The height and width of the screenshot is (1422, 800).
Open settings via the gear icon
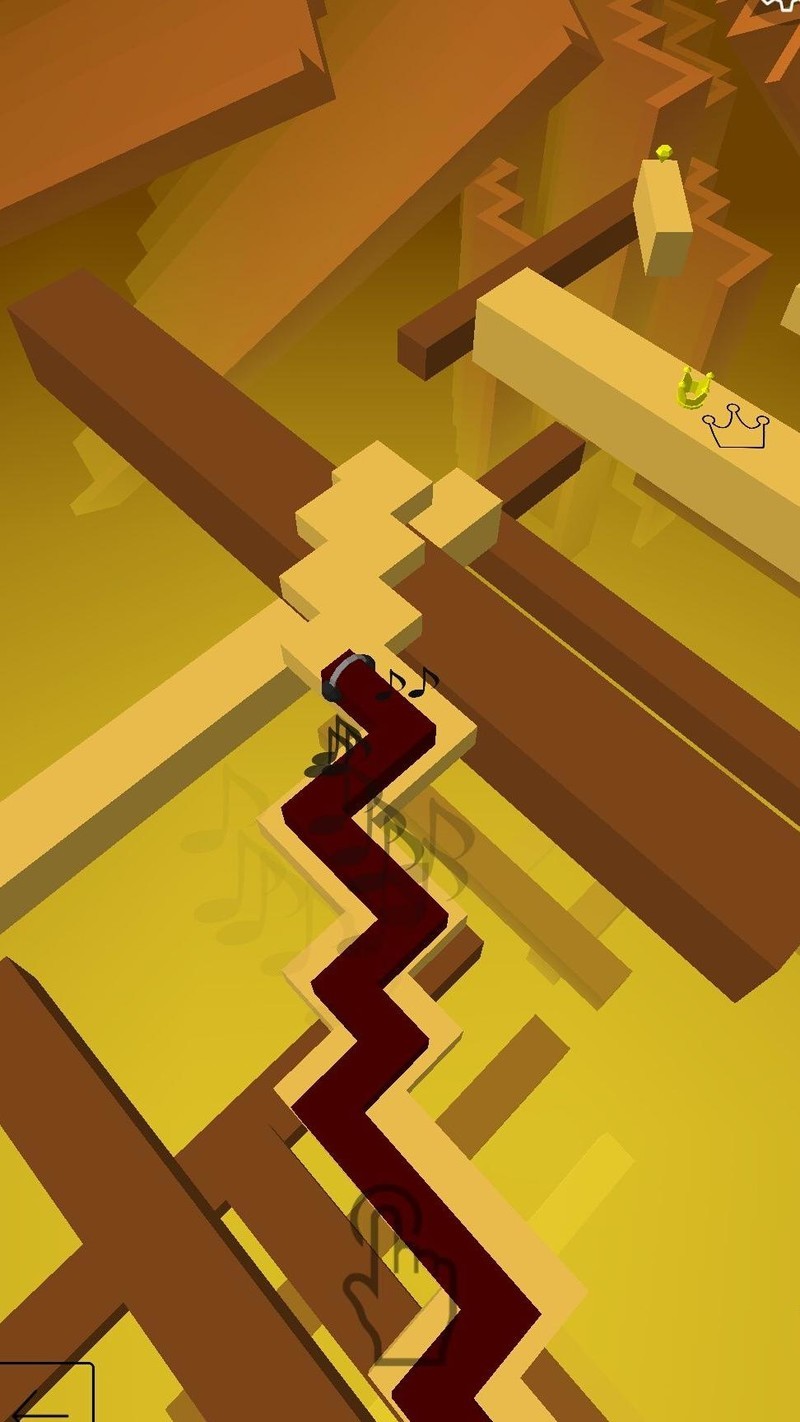point(785,5)
